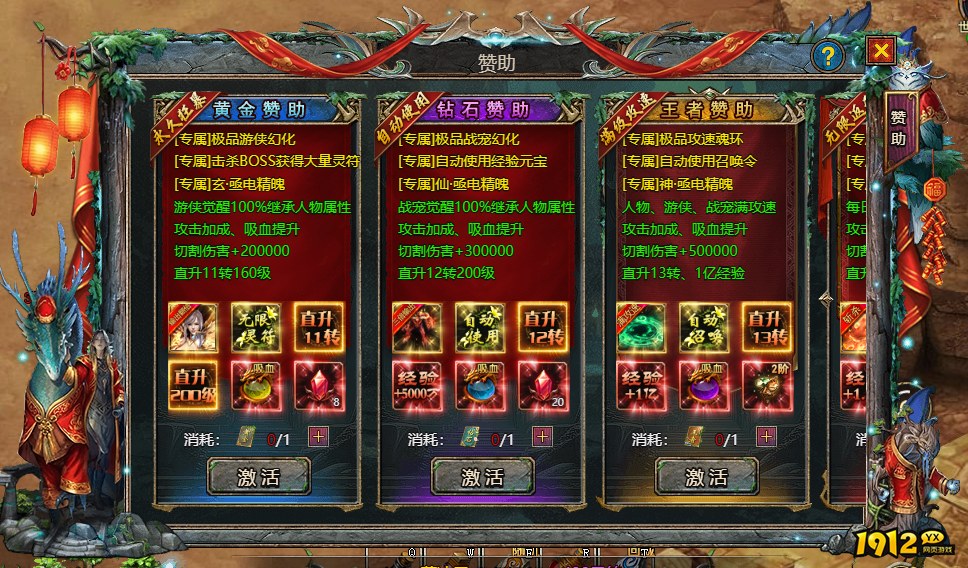The image size is (968, 568).
Task: Activate the 黄金赞助 package
Action: point(259,477)
